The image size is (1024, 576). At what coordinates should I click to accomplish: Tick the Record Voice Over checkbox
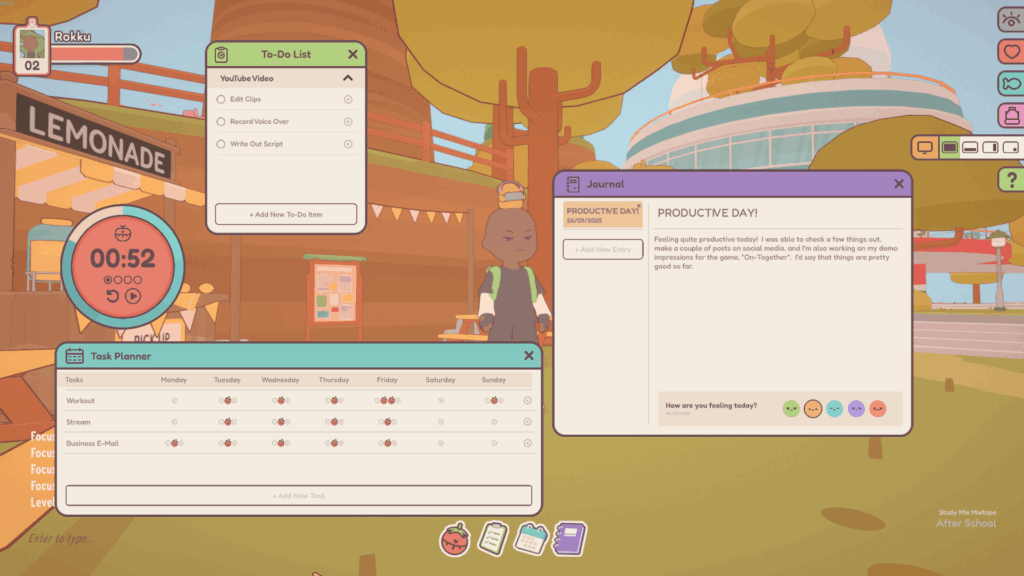221,122
